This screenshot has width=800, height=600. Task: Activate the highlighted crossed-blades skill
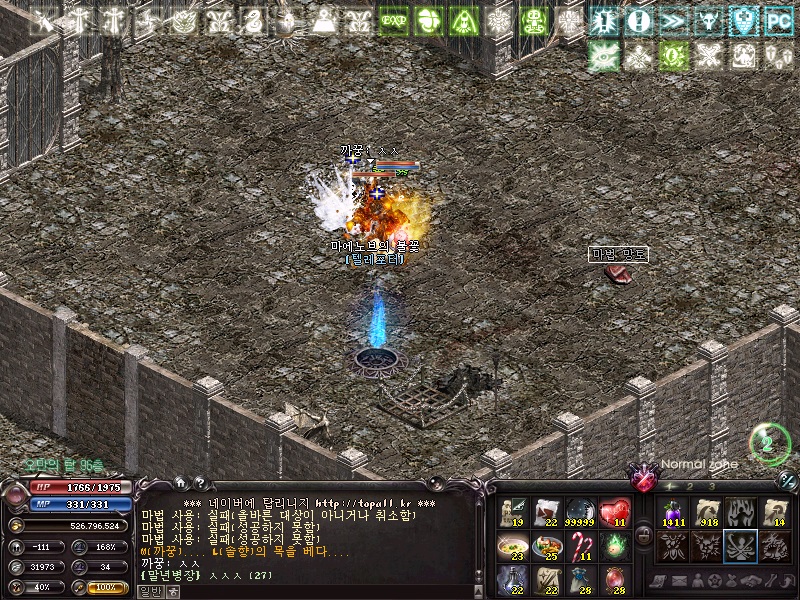pyautogui.click(x=741, y=547)
